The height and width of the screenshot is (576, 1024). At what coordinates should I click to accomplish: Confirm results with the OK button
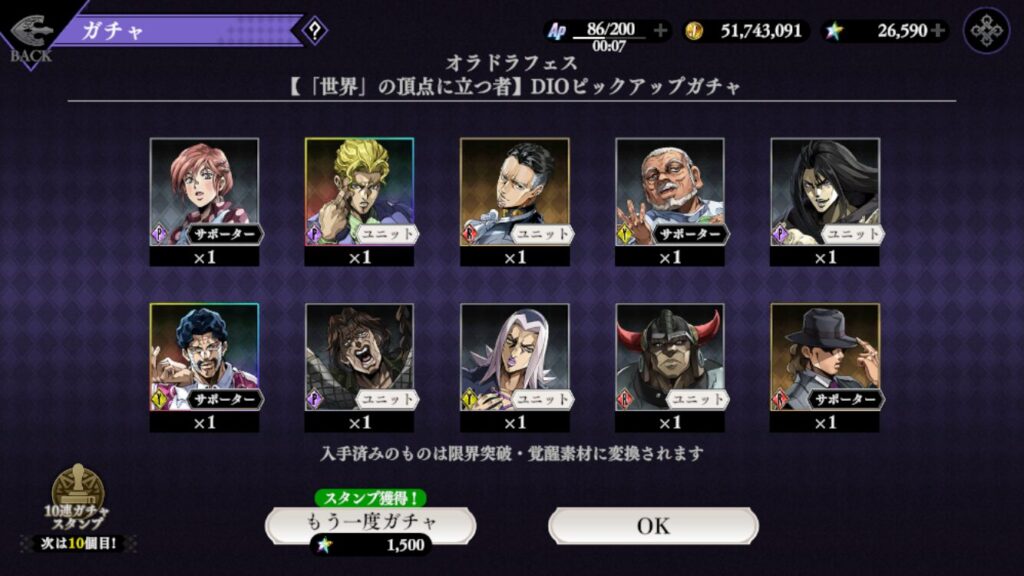coord(653,525)
